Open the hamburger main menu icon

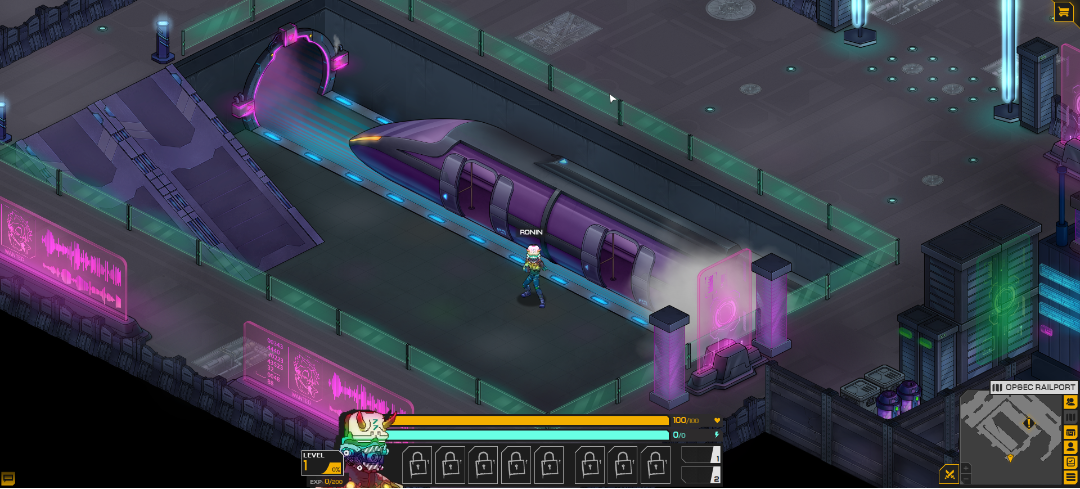pos(1071,476)
